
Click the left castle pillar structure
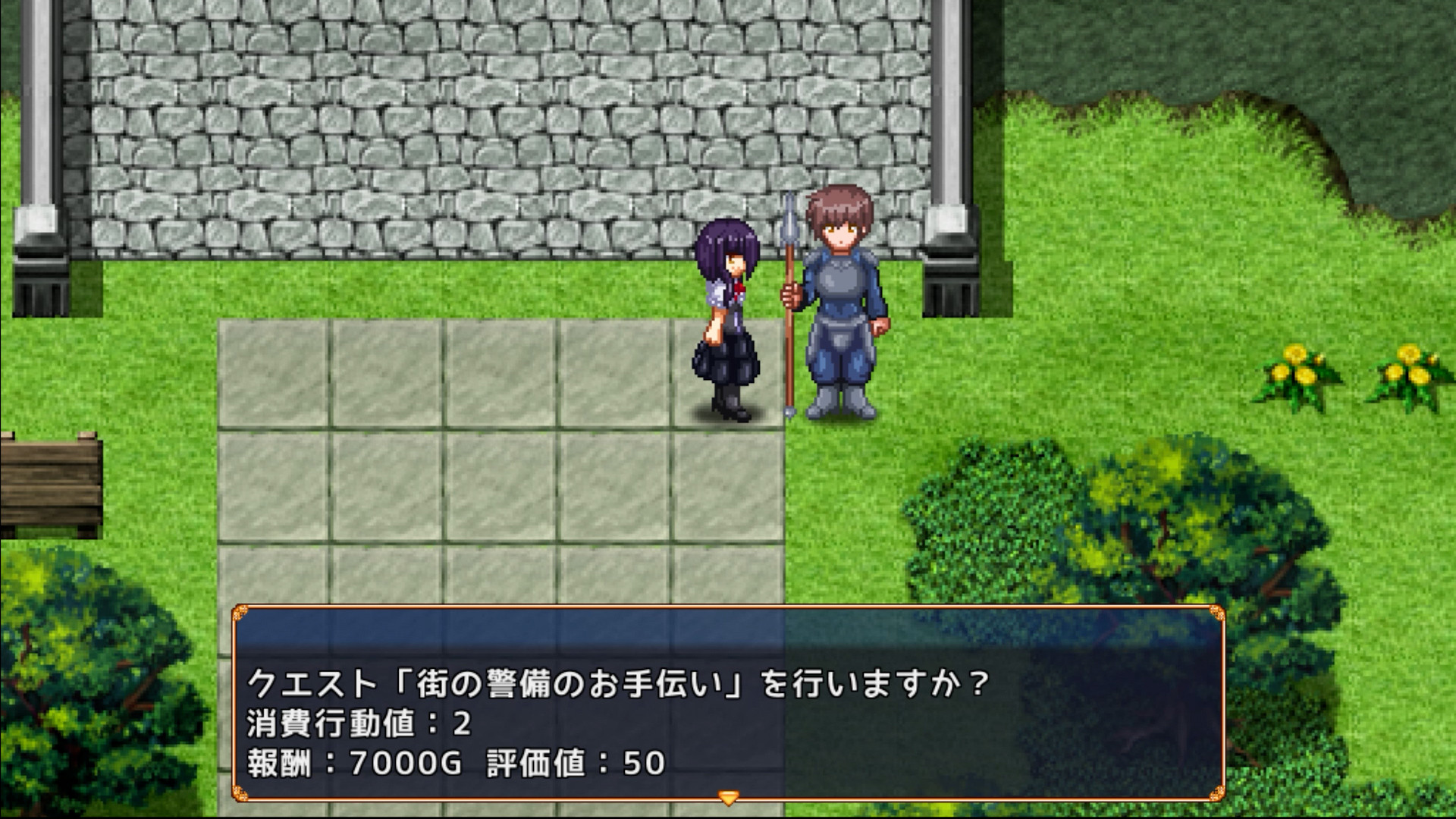pos(38,152)
